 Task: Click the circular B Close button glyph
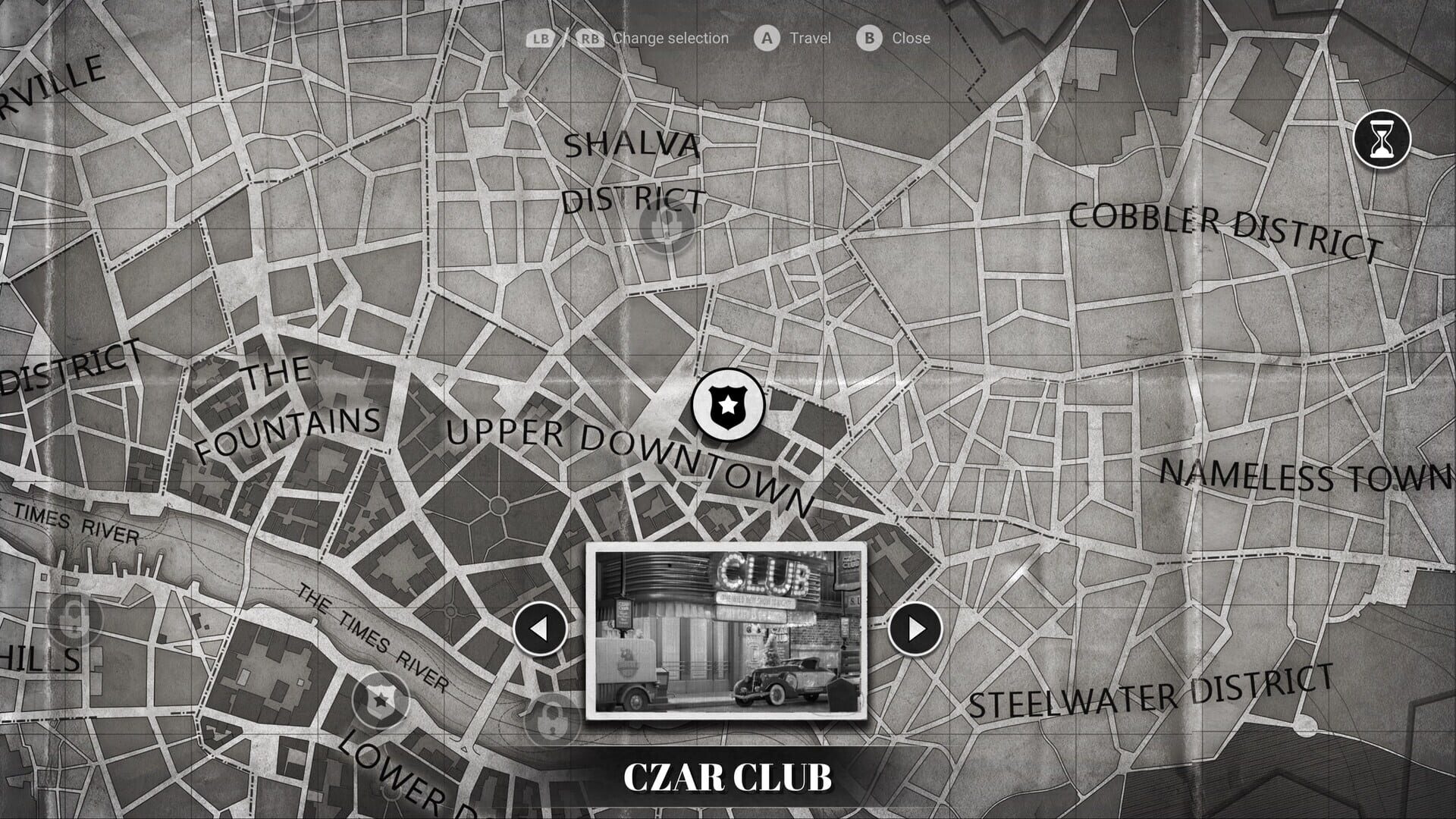coord(871,38)
